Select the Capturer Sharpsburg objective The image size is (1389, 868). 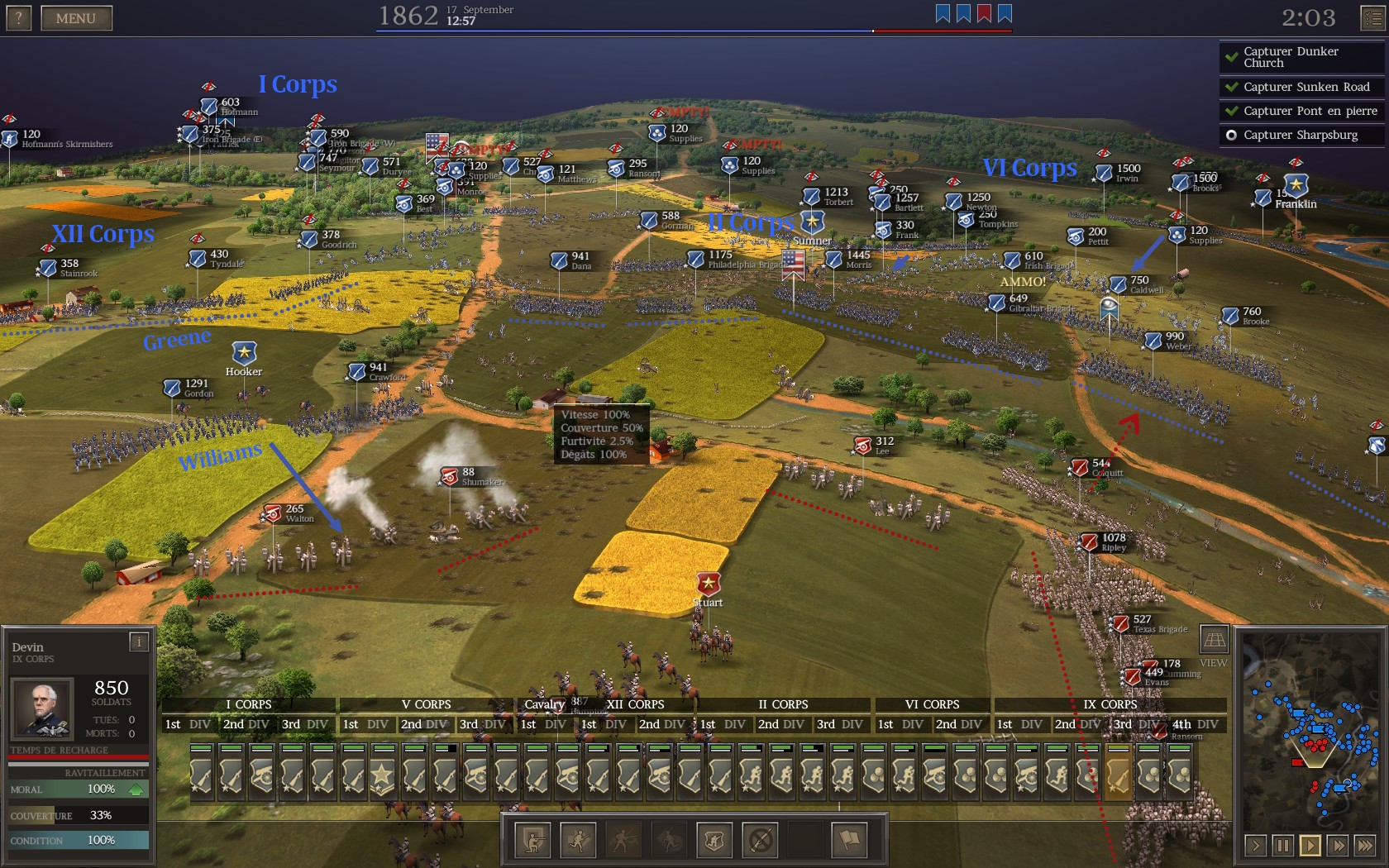(x=1301, y=135)
